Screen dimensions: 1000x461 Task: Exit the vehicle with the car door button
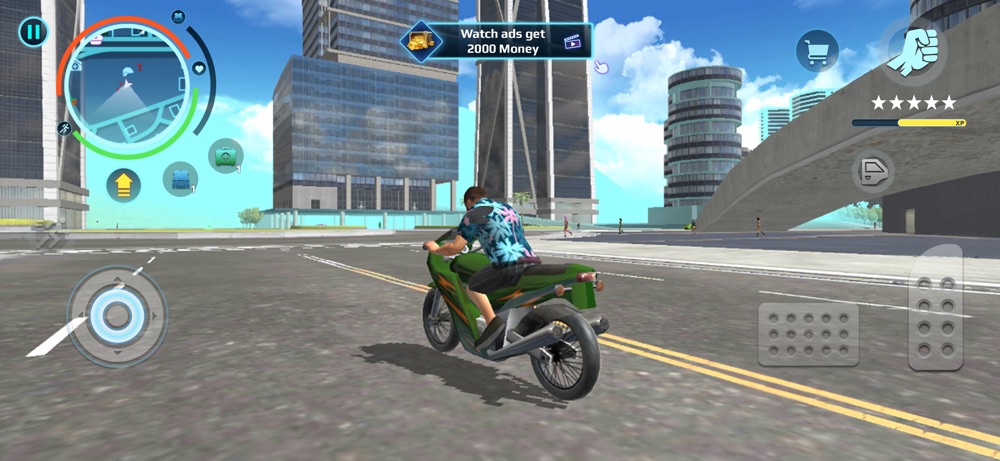872,171
